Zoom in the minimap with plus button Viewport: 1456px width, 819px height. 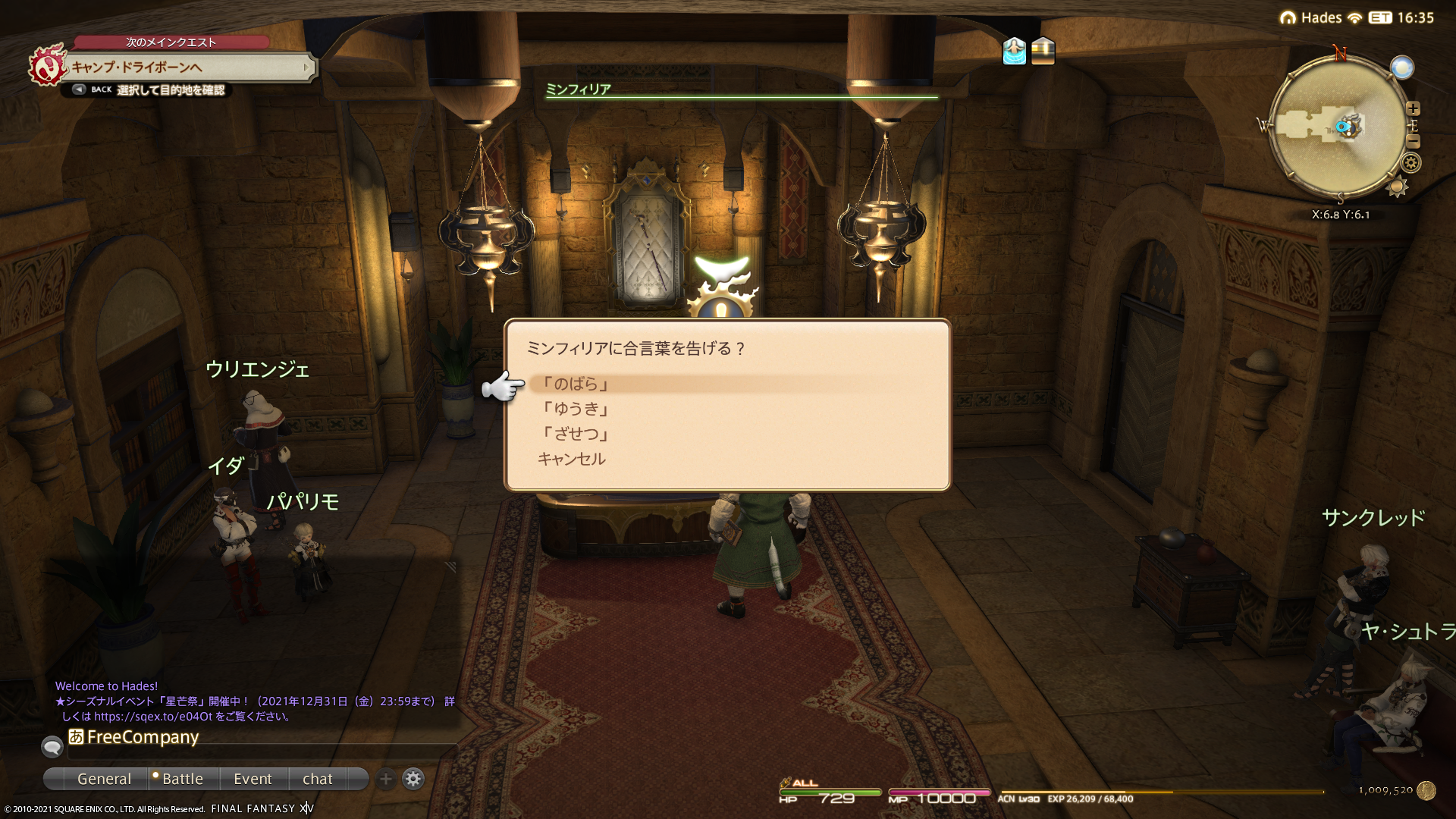tap(1413, 108)
